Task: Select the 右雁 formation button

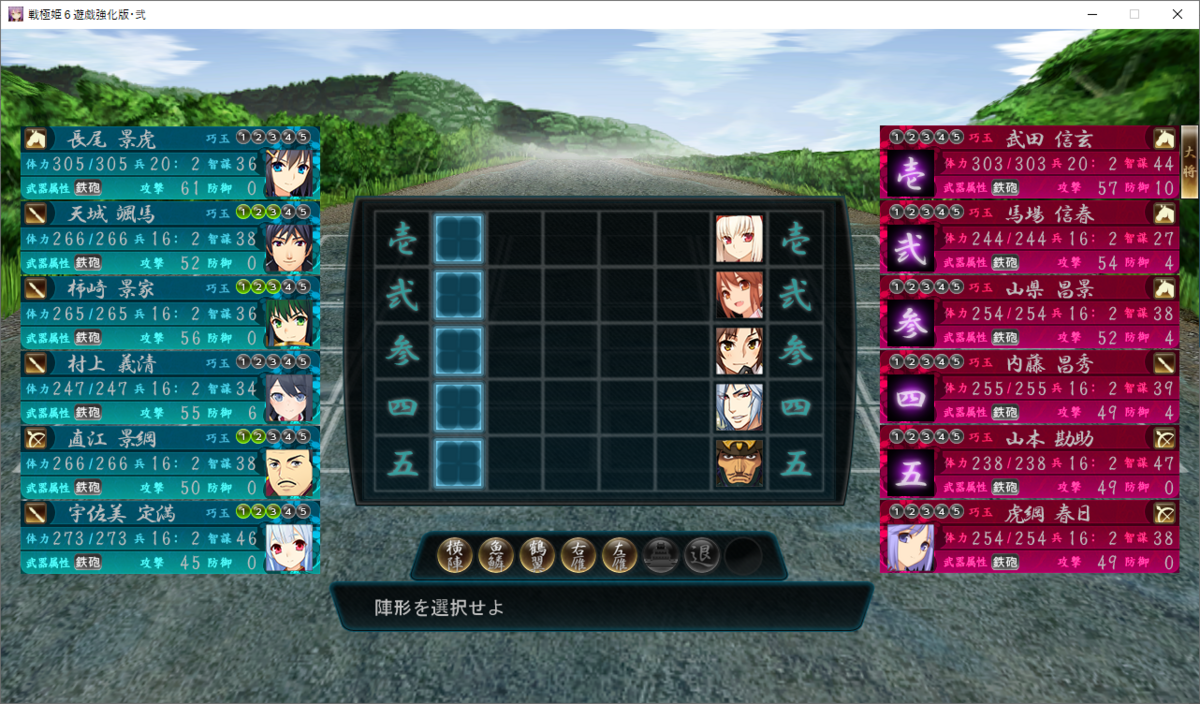Action: click(x=579, y=554)
